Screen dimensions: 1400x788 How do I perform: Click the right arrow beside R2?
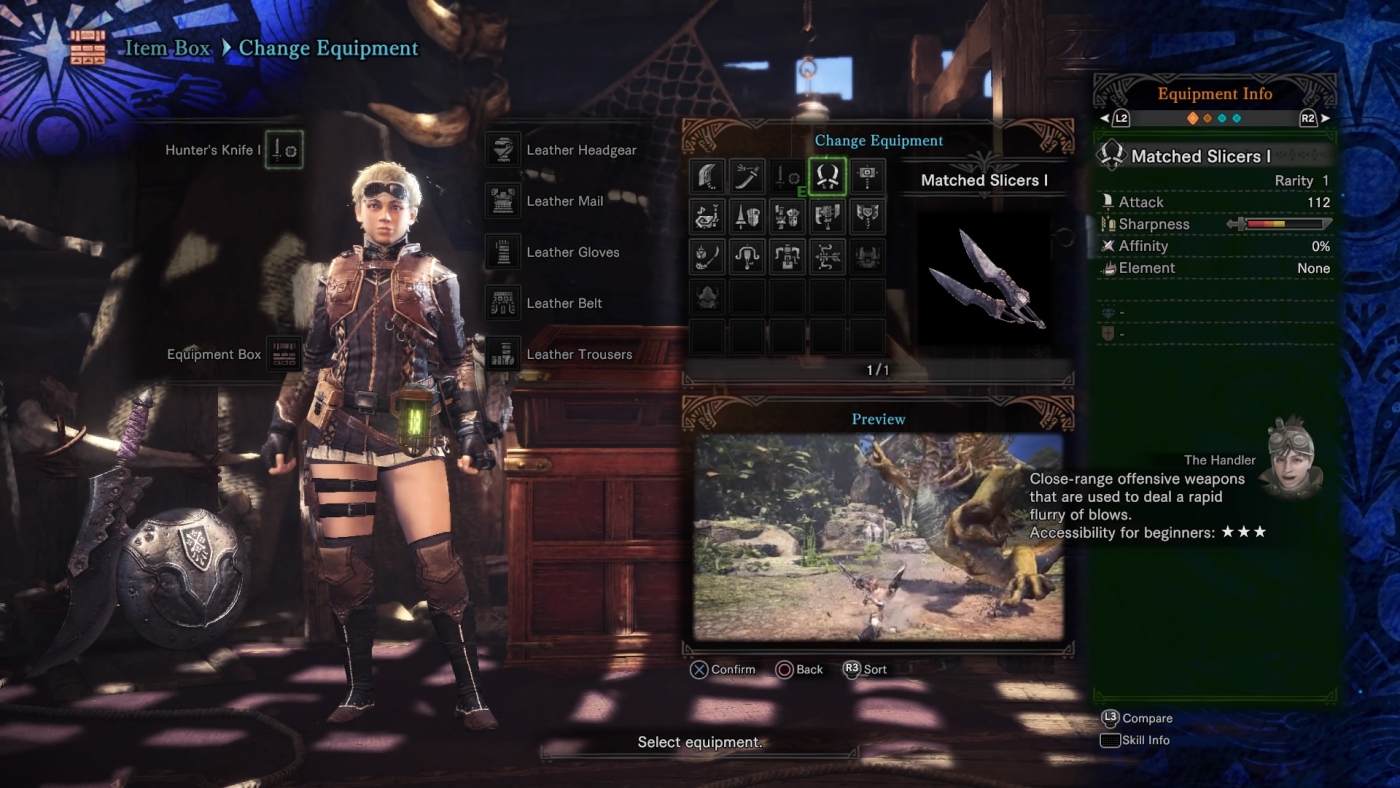pyautogui.click(x=1325, y=117)
